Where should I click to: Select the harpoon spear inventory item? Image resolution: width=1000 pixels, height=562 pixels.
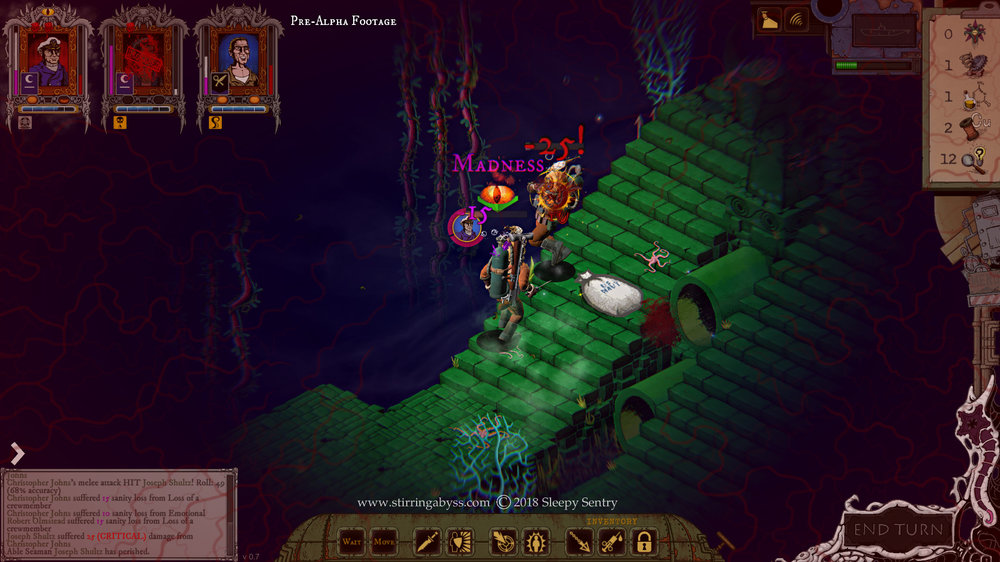[578, 543]
